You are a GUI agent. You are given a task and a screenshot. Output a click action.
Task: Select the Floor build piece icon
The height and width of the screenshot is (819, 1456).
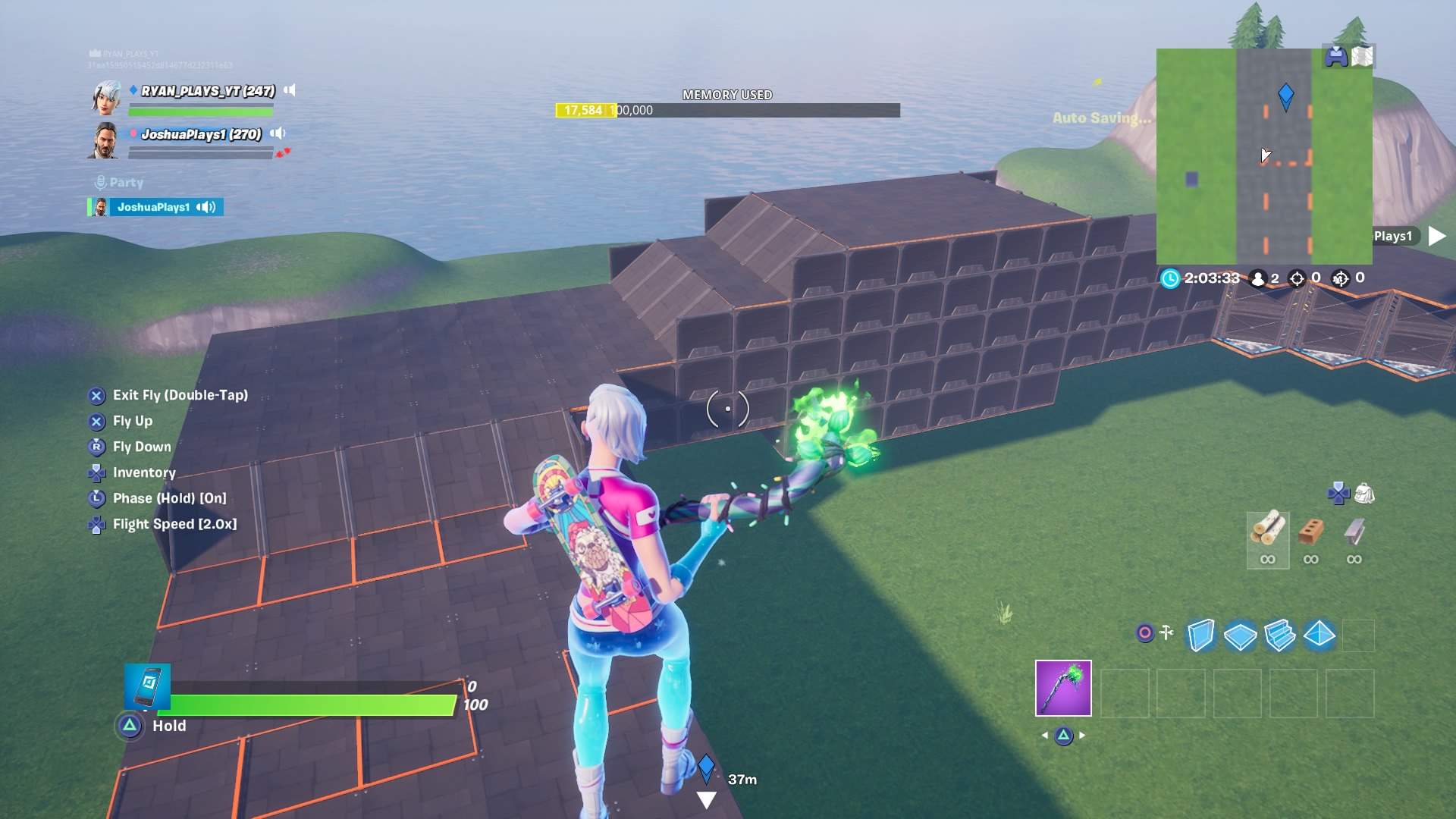pos(1241,636)
